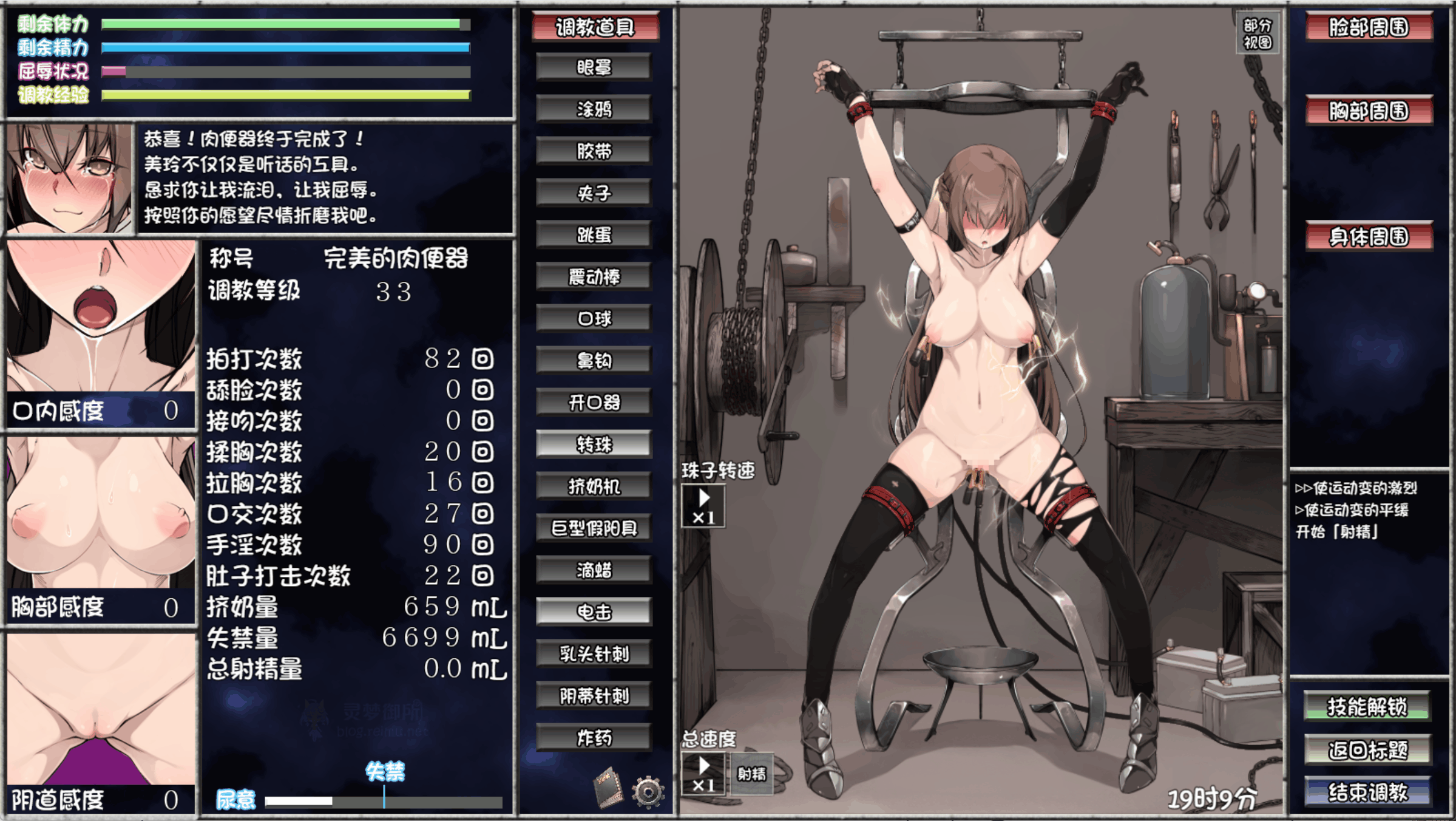Toggle the highlighted 电击 entry
Image resolution: width=1456 pixels, height=821 pixels.
click(x=594, y=612)
